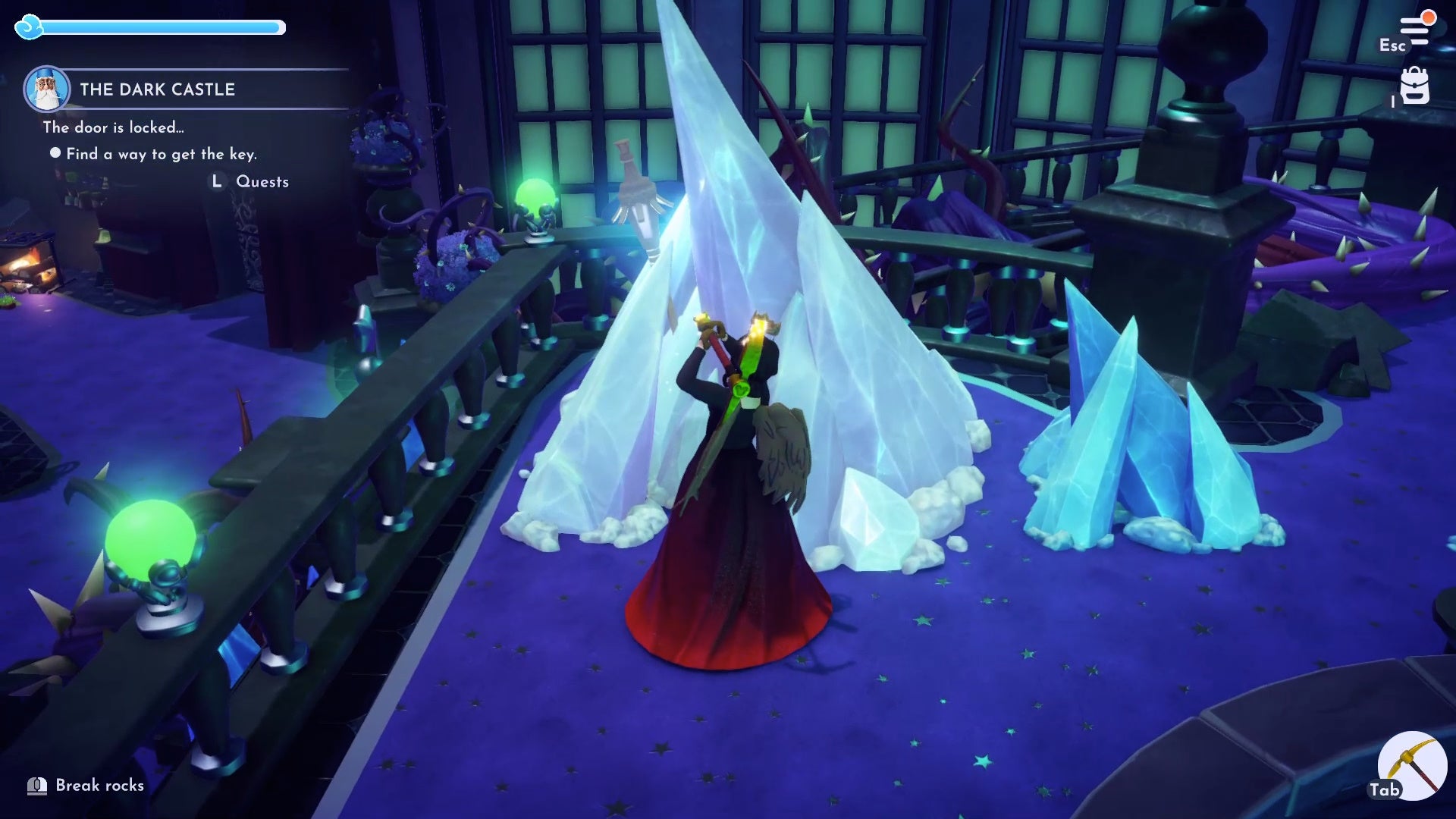Expand the quest tracker titled THE DARK CASTLE
This screenshot has height=819, width=1456.
(x=157, y=89)
